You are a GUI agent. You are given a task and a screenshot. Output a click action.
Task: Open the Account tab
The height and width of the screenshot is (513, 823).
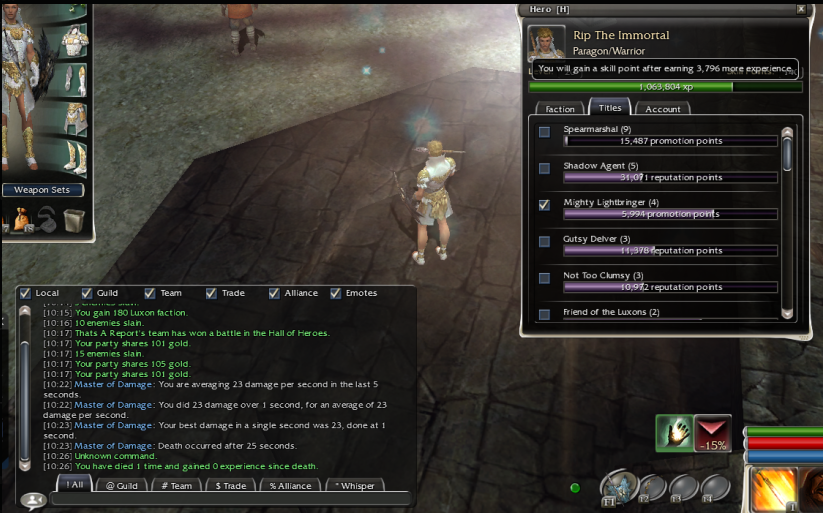(x=662, y=109)
